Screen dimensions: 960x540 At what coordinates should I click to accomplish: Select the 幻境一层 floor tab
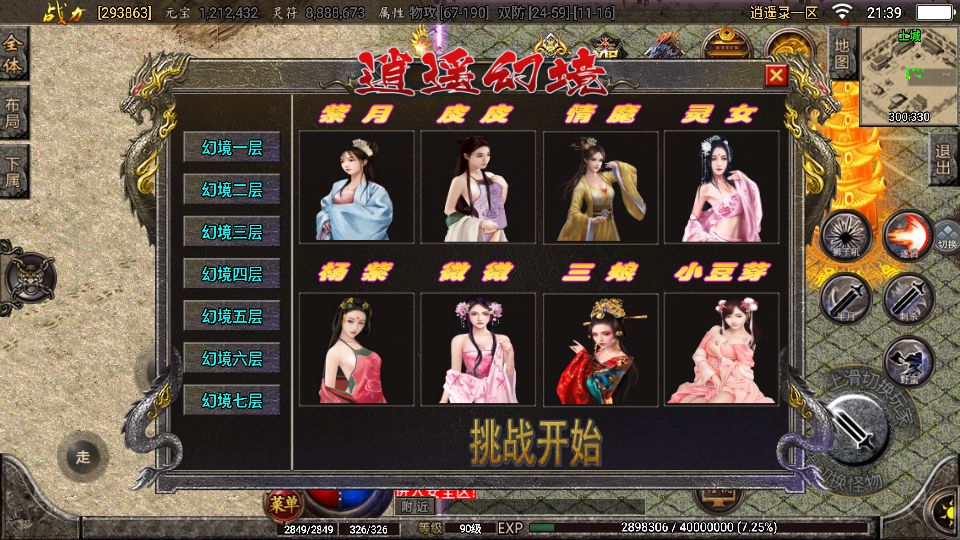tap(232, 148)
